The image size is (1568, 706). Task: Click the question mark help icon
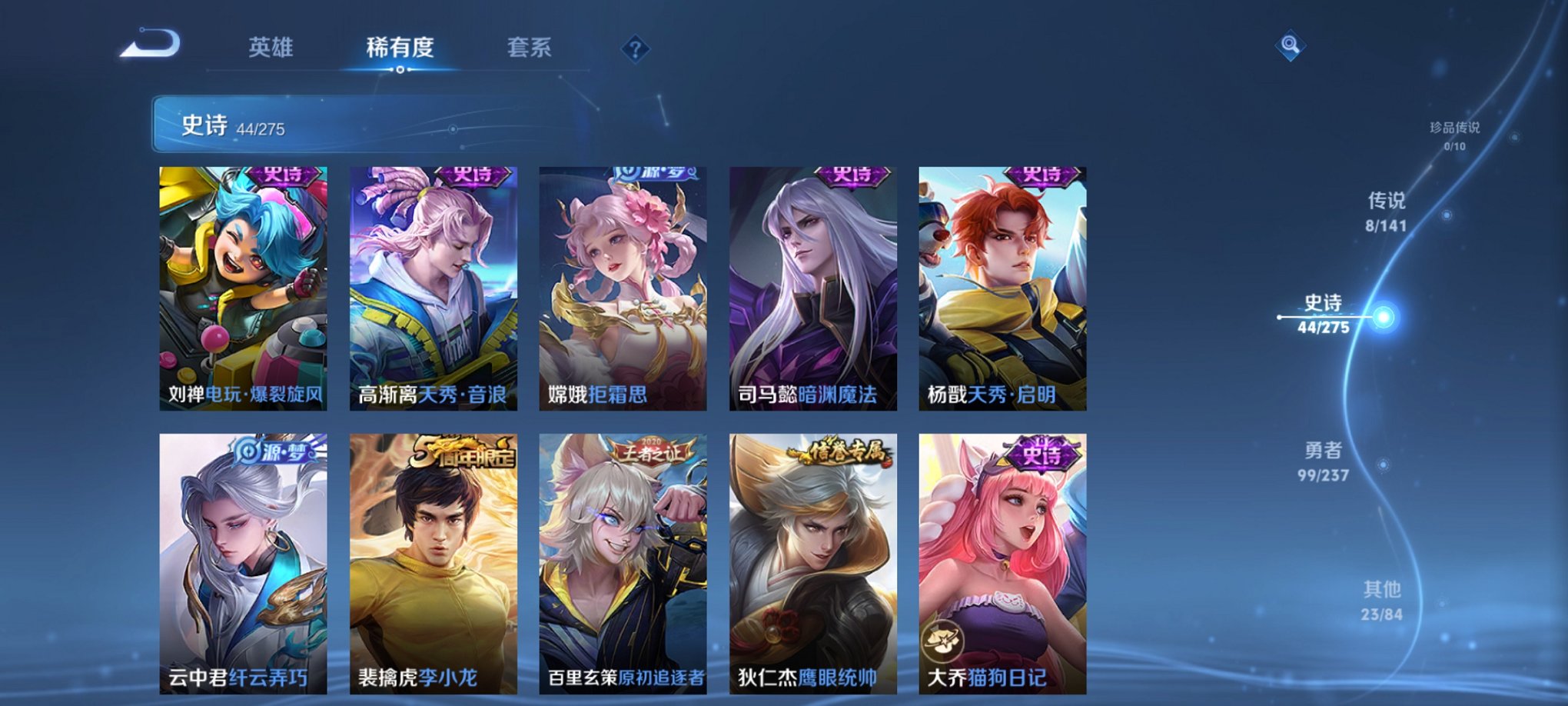tap(635, 48)
